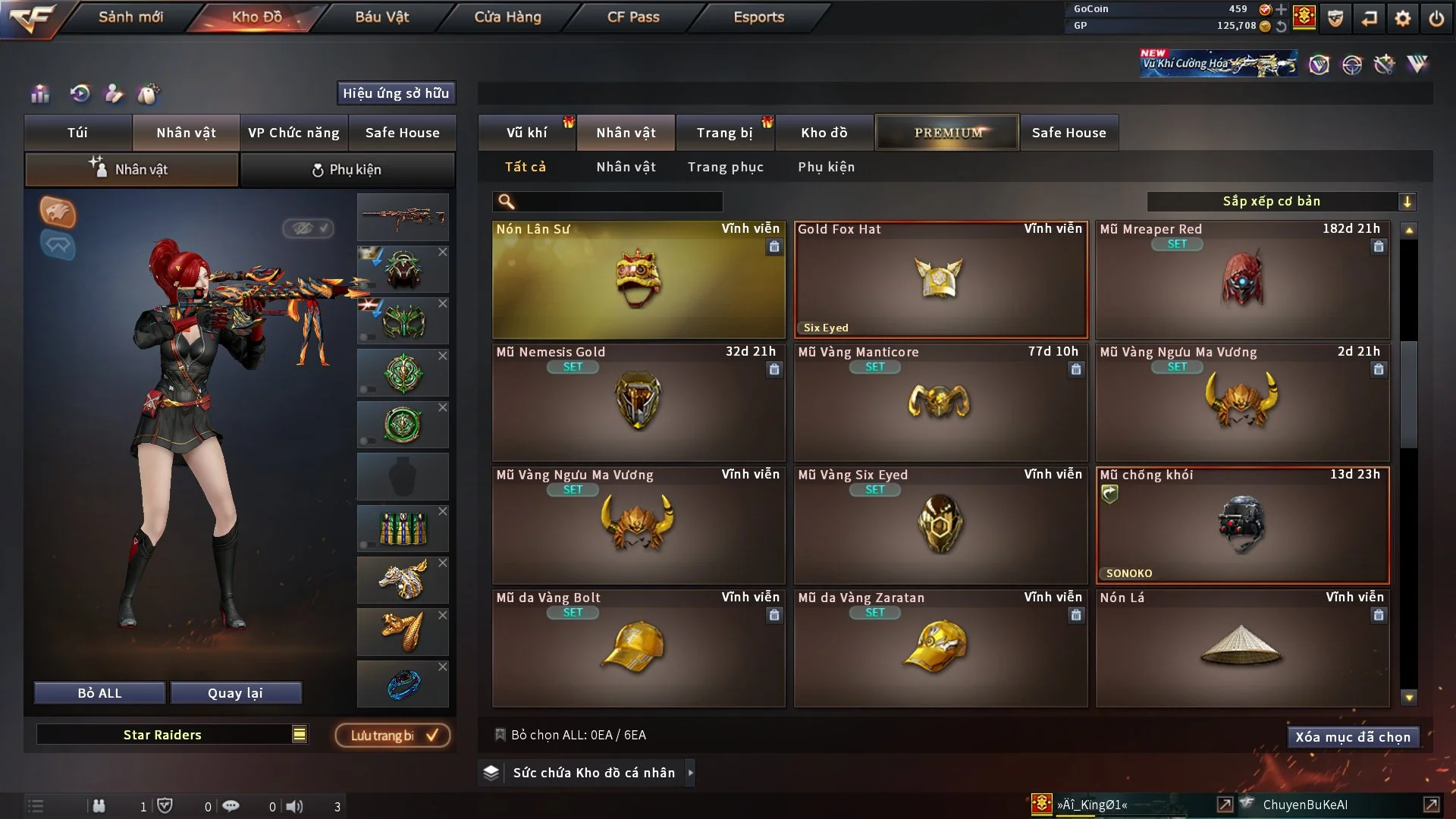Select the Mũ chống khói helmet tile
Screen dimensions: 1456x819
pos(1241,525)
